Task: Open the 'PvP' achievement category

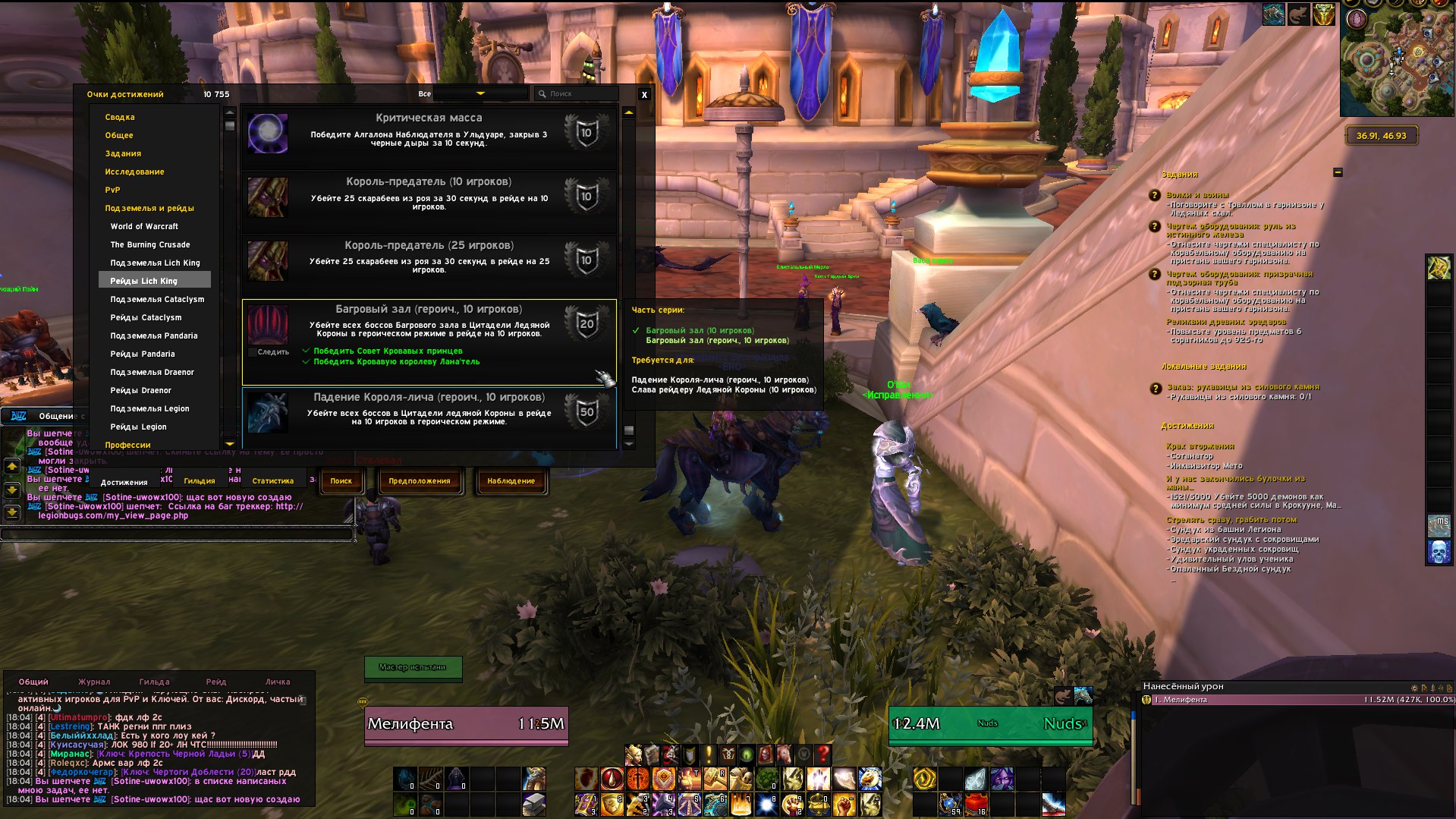Action: click(x=112, y=191)
